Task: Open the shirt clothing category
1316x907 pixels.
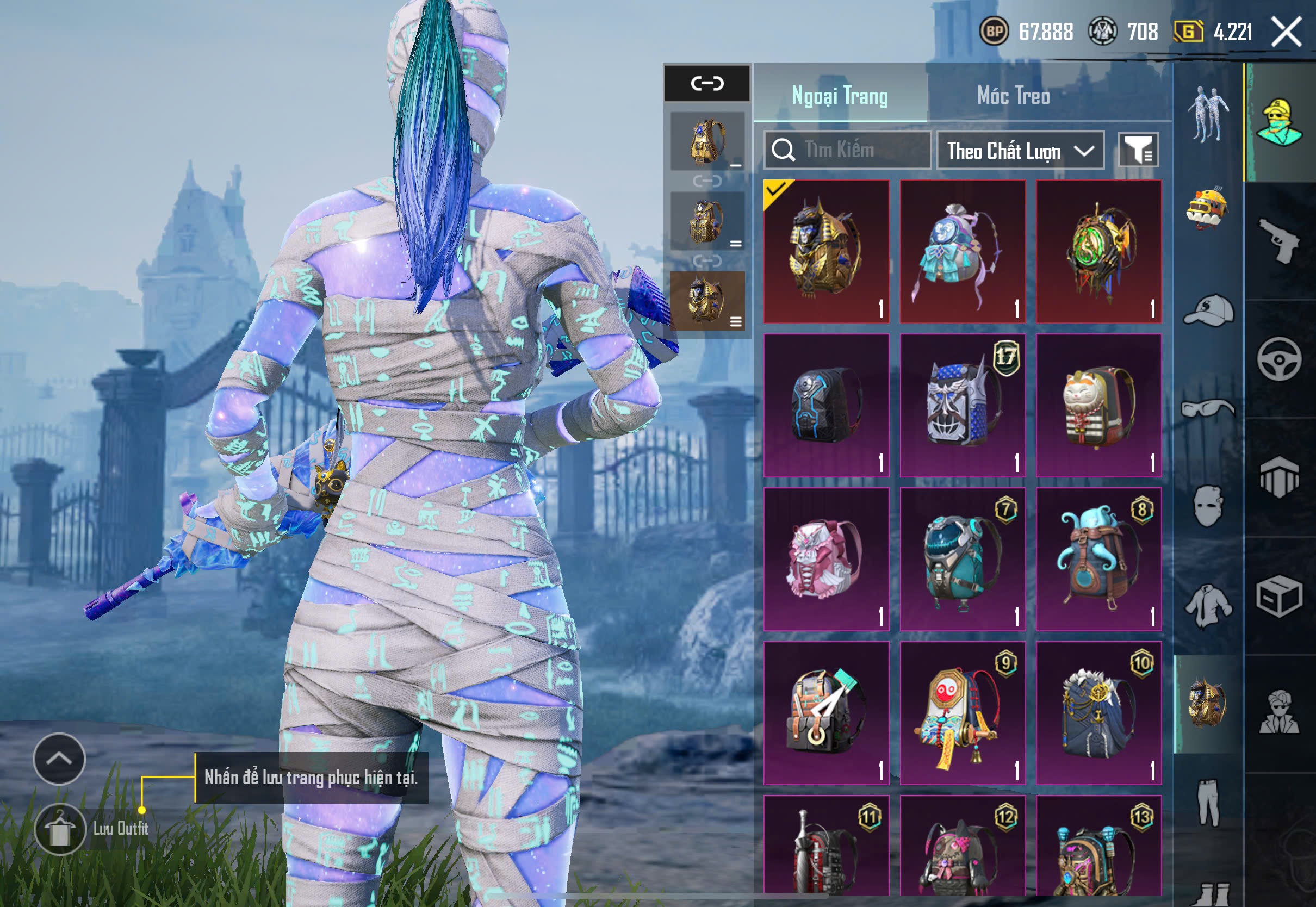Action: (x=1208, y=605)
